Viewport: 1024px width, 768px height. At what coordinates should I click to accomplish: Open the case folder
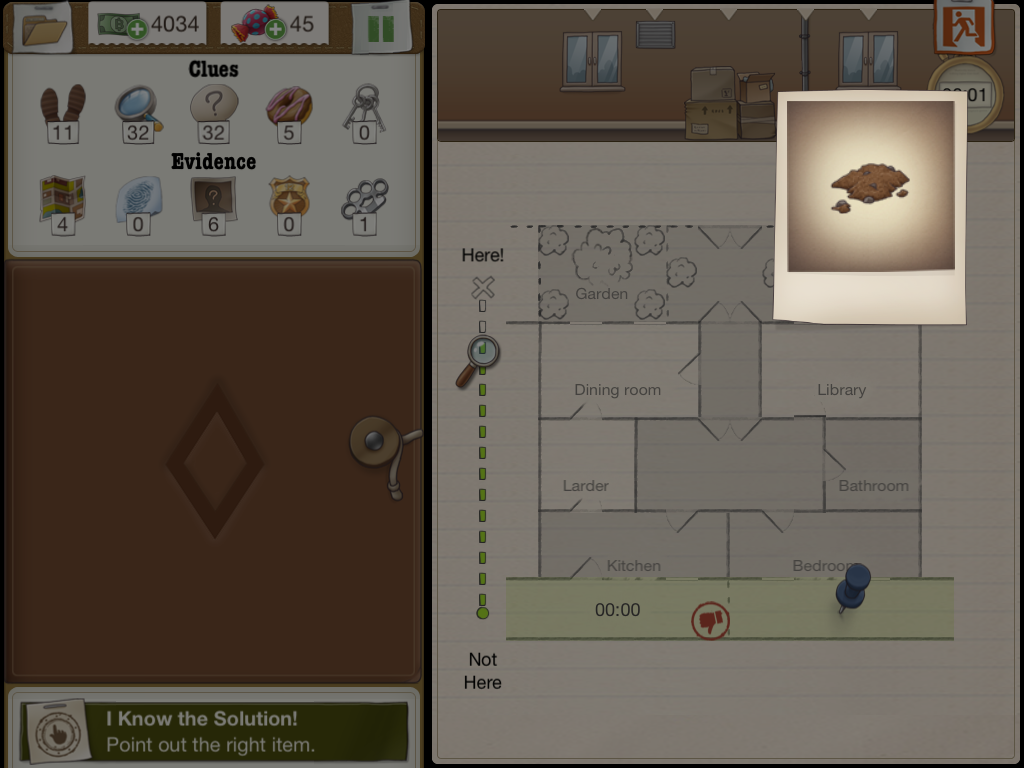click(x=42, y=27)
